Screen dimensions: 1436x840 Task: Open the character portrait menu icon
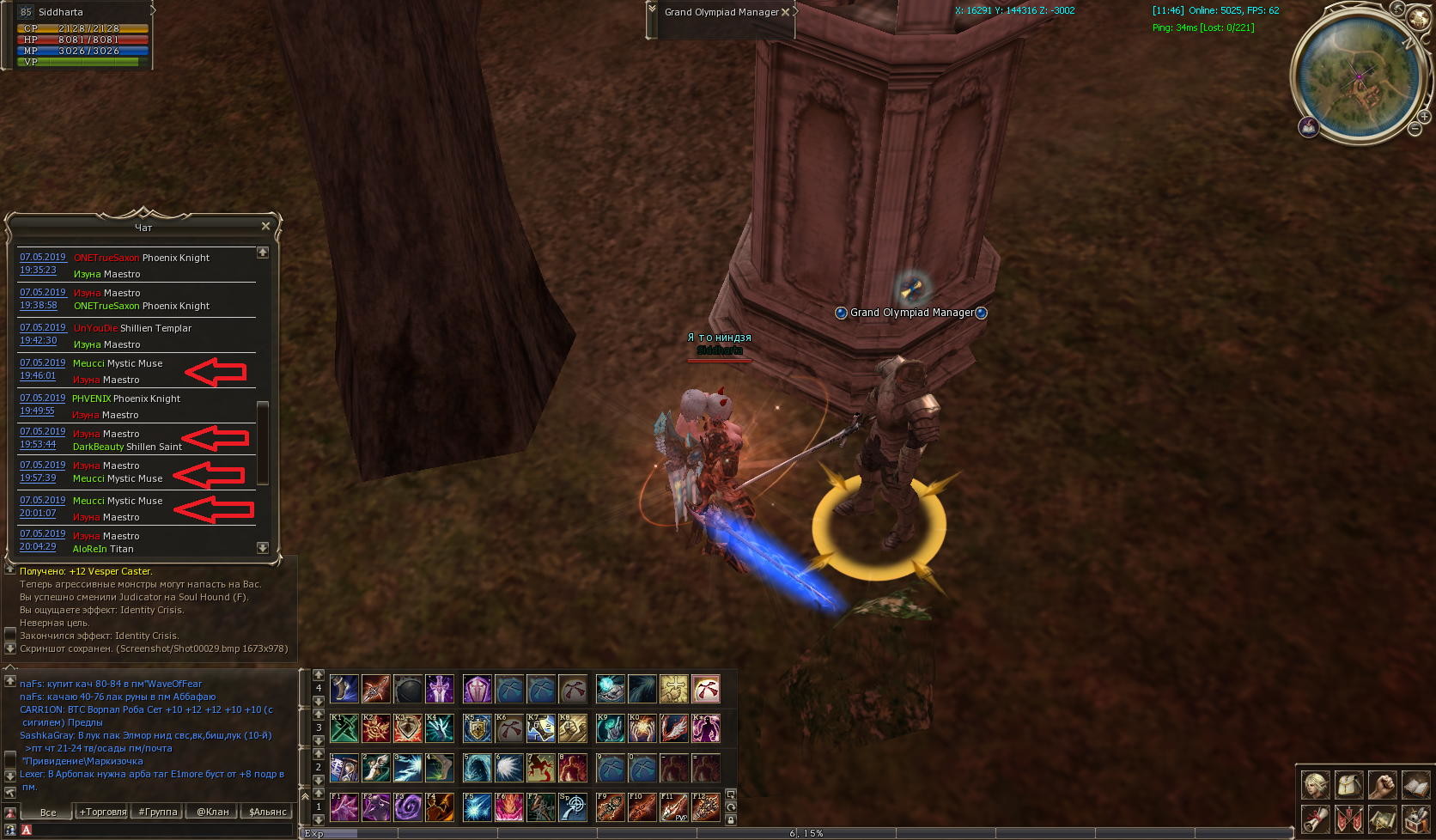[1315, 785]
